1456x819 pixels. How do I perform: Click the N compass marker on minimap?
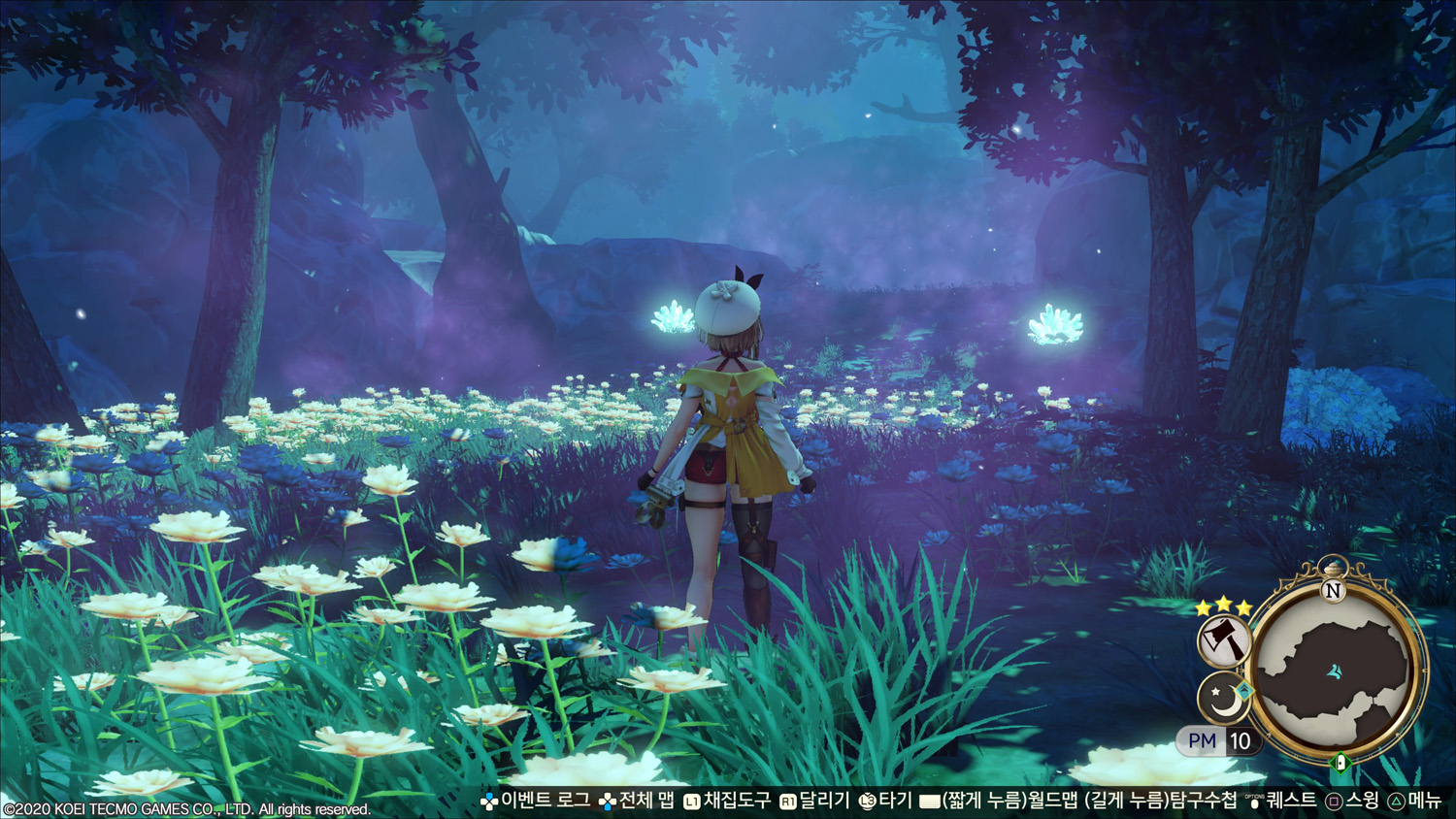pyautogui.click(x=1333, y=591)
